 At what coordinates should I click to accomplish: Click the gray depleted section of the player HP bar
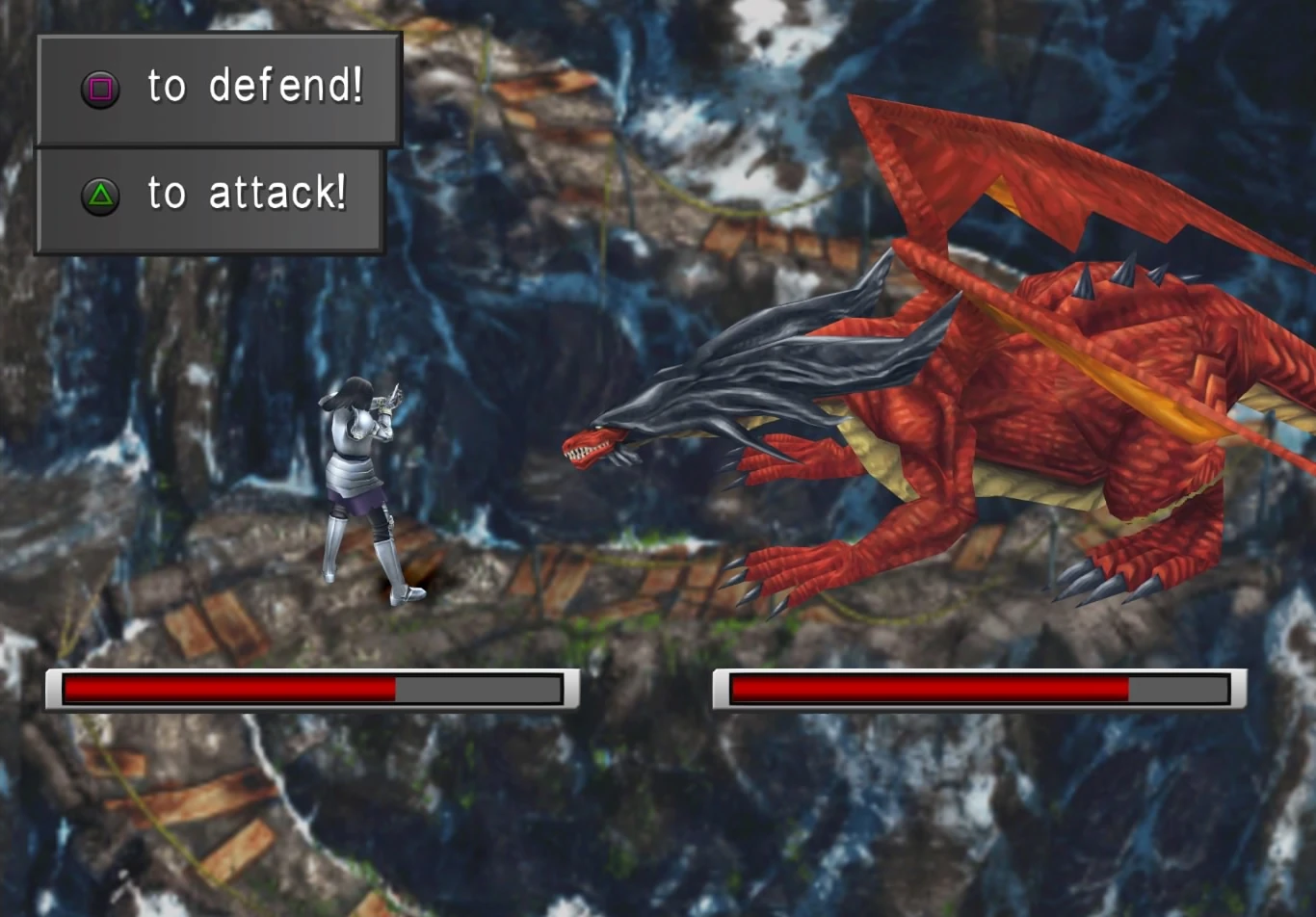tap(482, 690)
